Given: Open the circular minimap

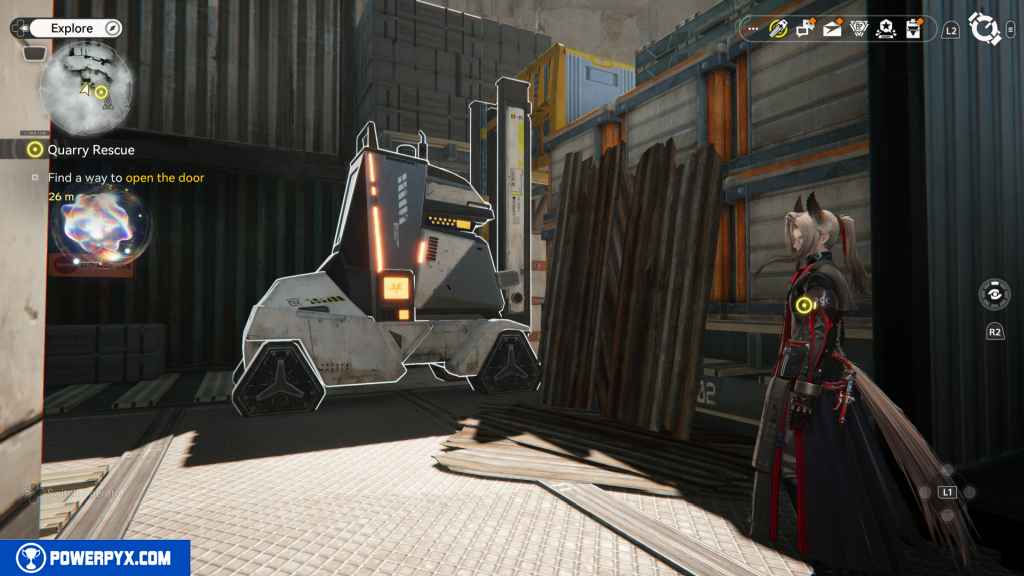Looking at the screenshot, I should tap(86, 85).
